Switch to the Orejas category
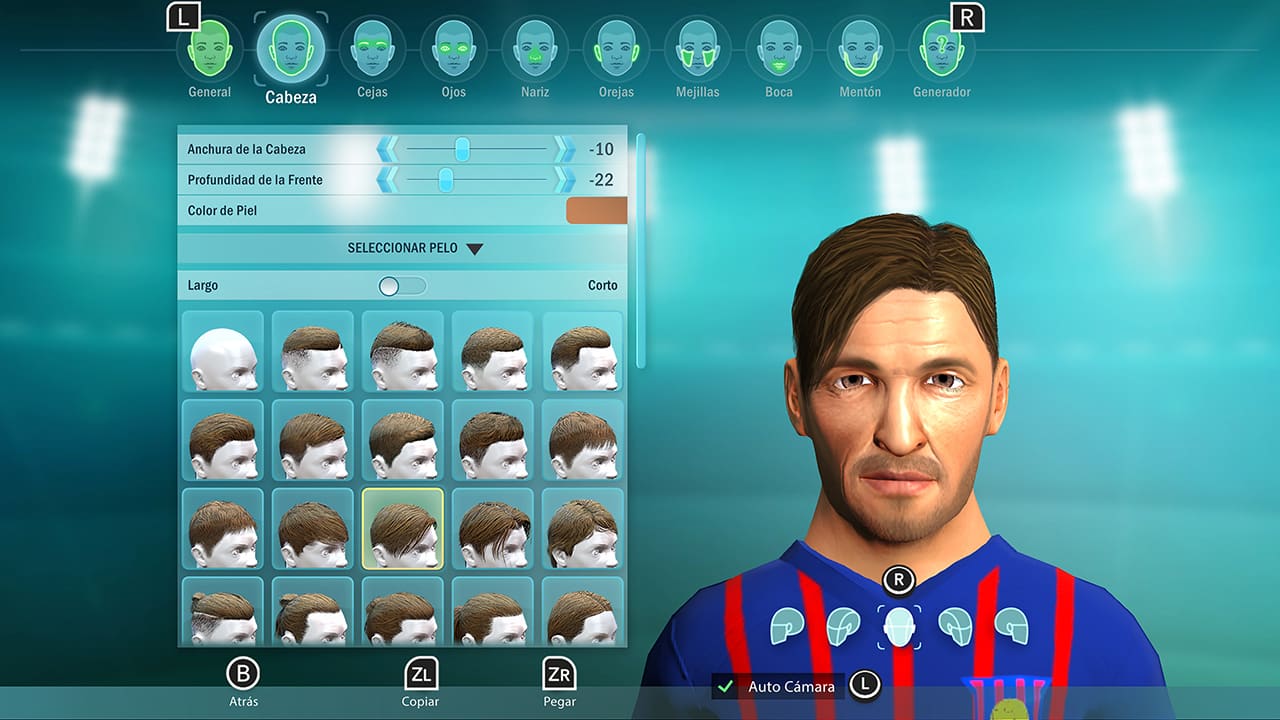 tap(616, 47)
